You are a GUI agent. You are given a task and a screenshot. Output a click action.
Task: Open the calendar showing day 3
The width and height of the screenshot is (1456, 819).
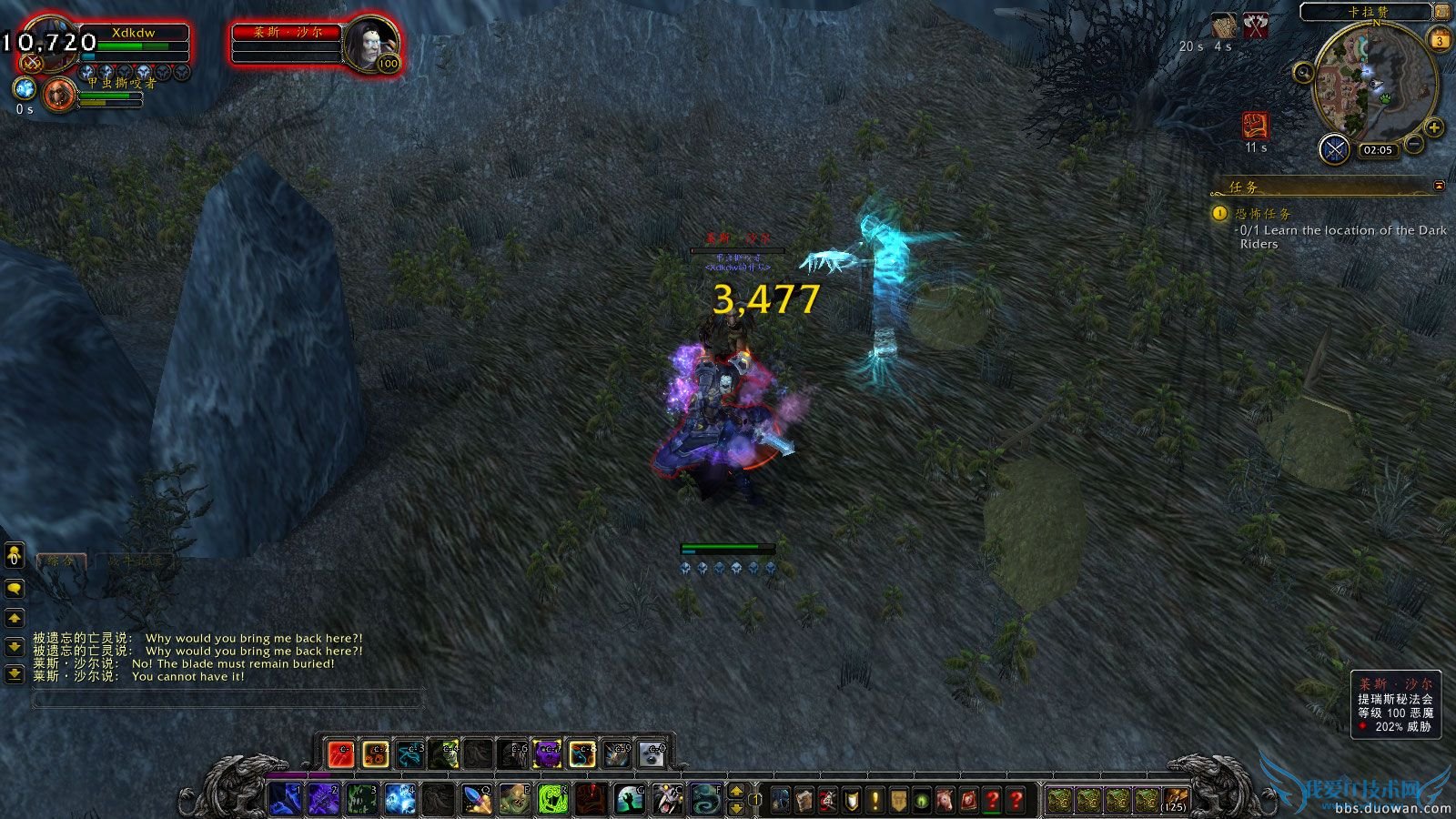1441,40
